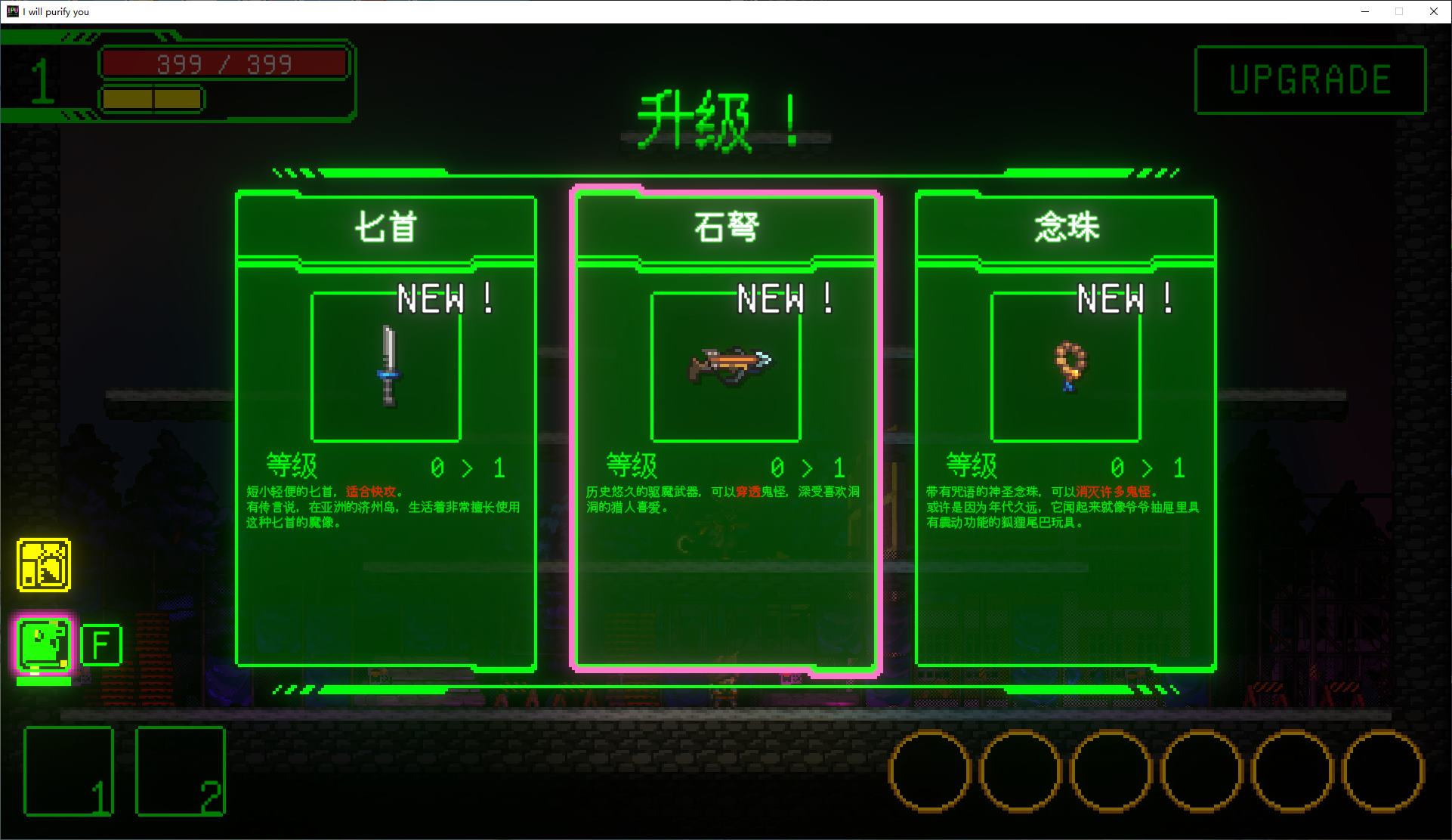Click the green companion monitor icon

coord(42,644)
